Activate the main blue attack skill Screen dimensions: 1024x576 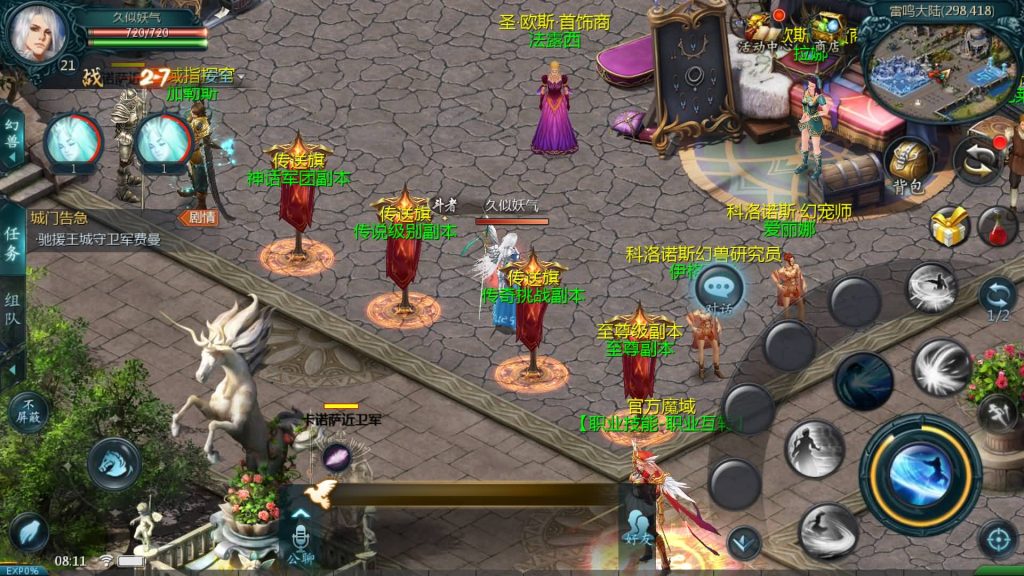point(920,473)
